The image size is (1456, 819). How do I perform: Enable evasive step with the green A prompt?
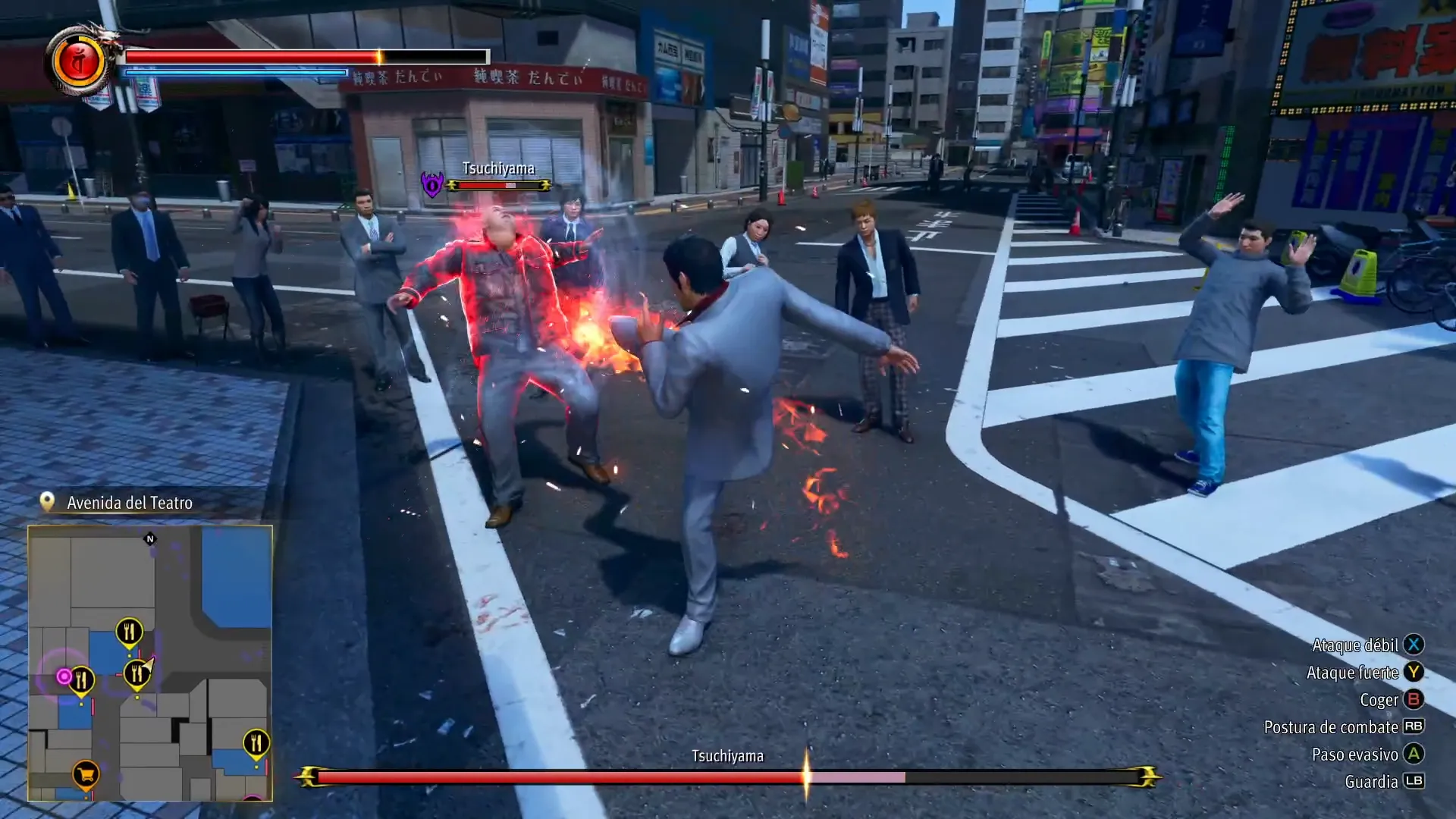point(1415,754)
